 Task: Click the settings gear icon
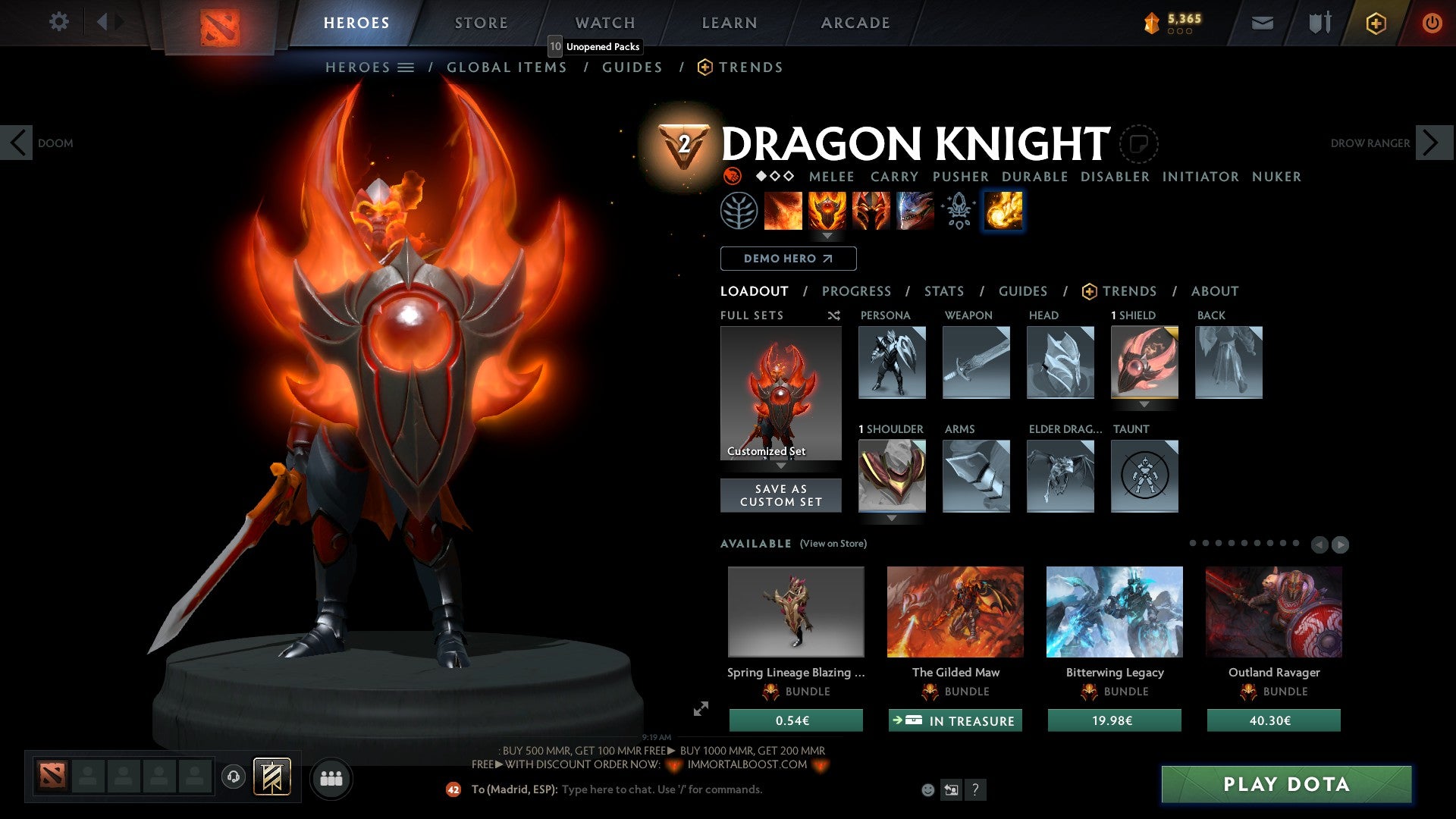click(58, 21)
